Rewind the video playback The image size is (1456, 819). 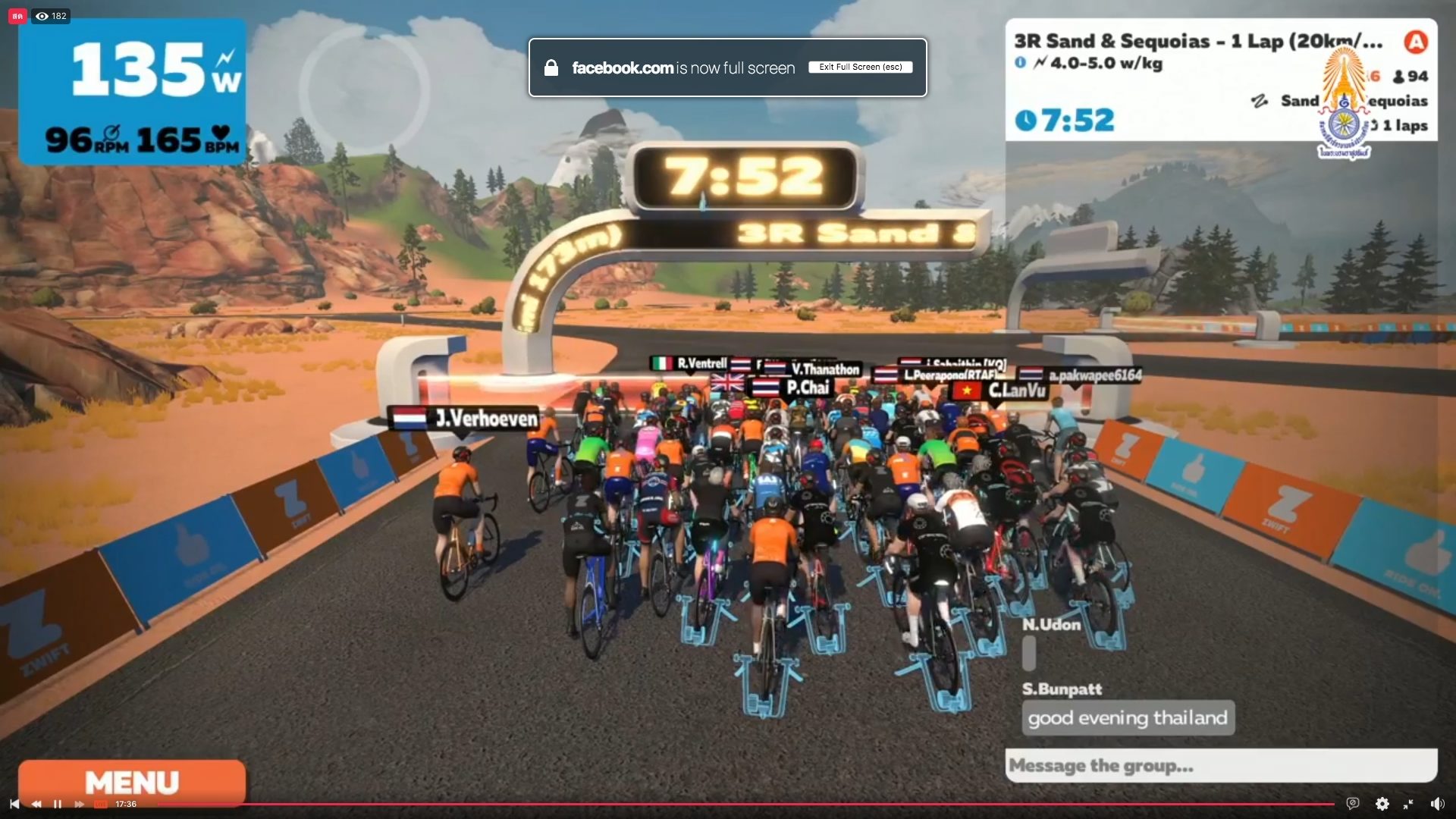click(36, 804)
